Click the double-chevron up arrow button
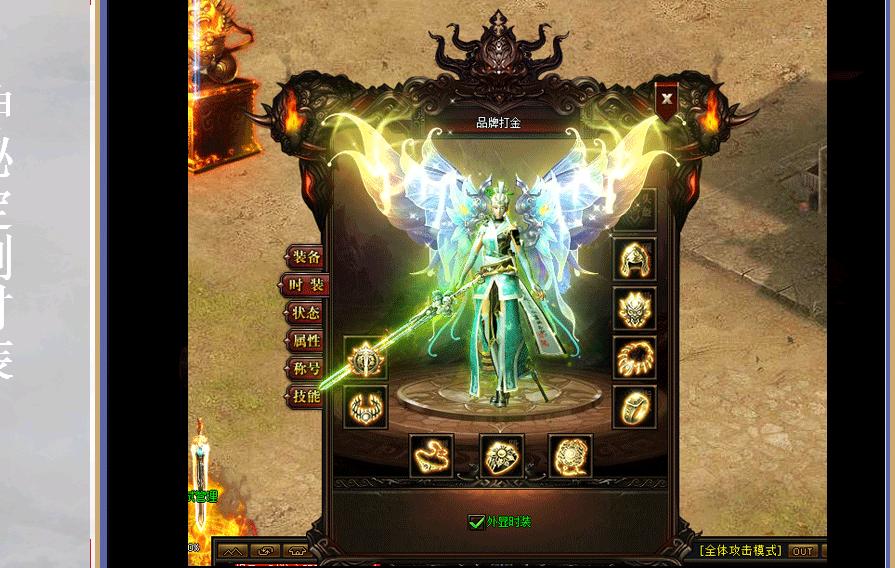The height and width of the screenshot is (568, 895). (231, 551)
